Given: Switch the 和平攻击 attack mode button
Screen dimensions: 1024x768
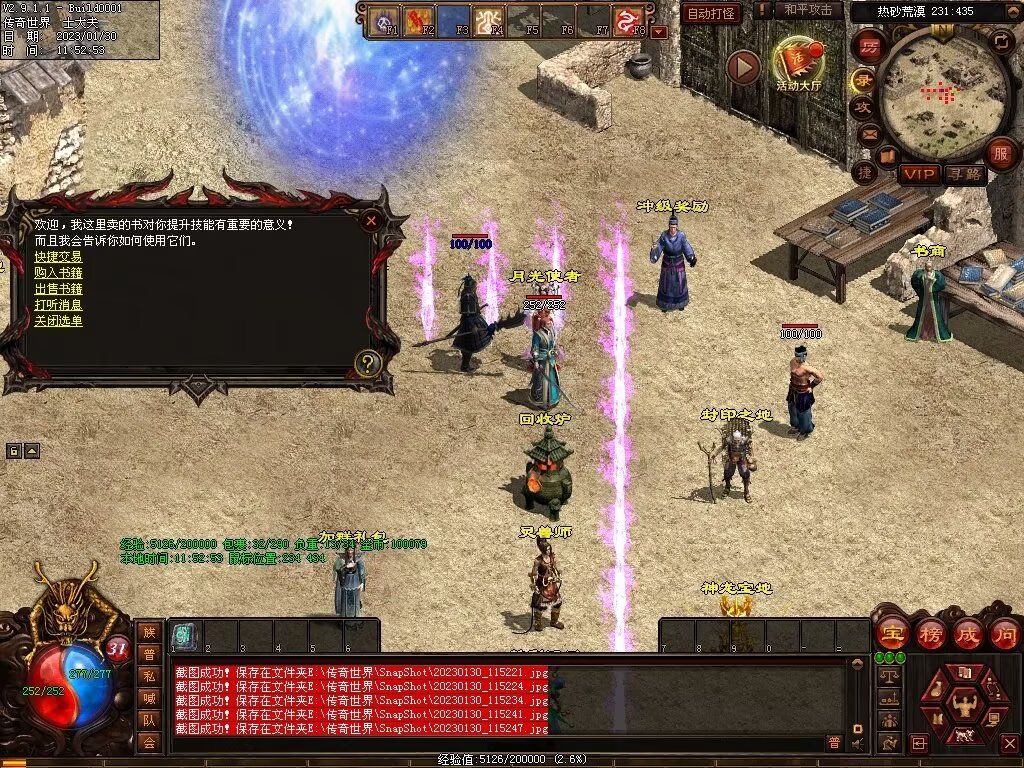Looking at the screenshot, I should 808,10.
